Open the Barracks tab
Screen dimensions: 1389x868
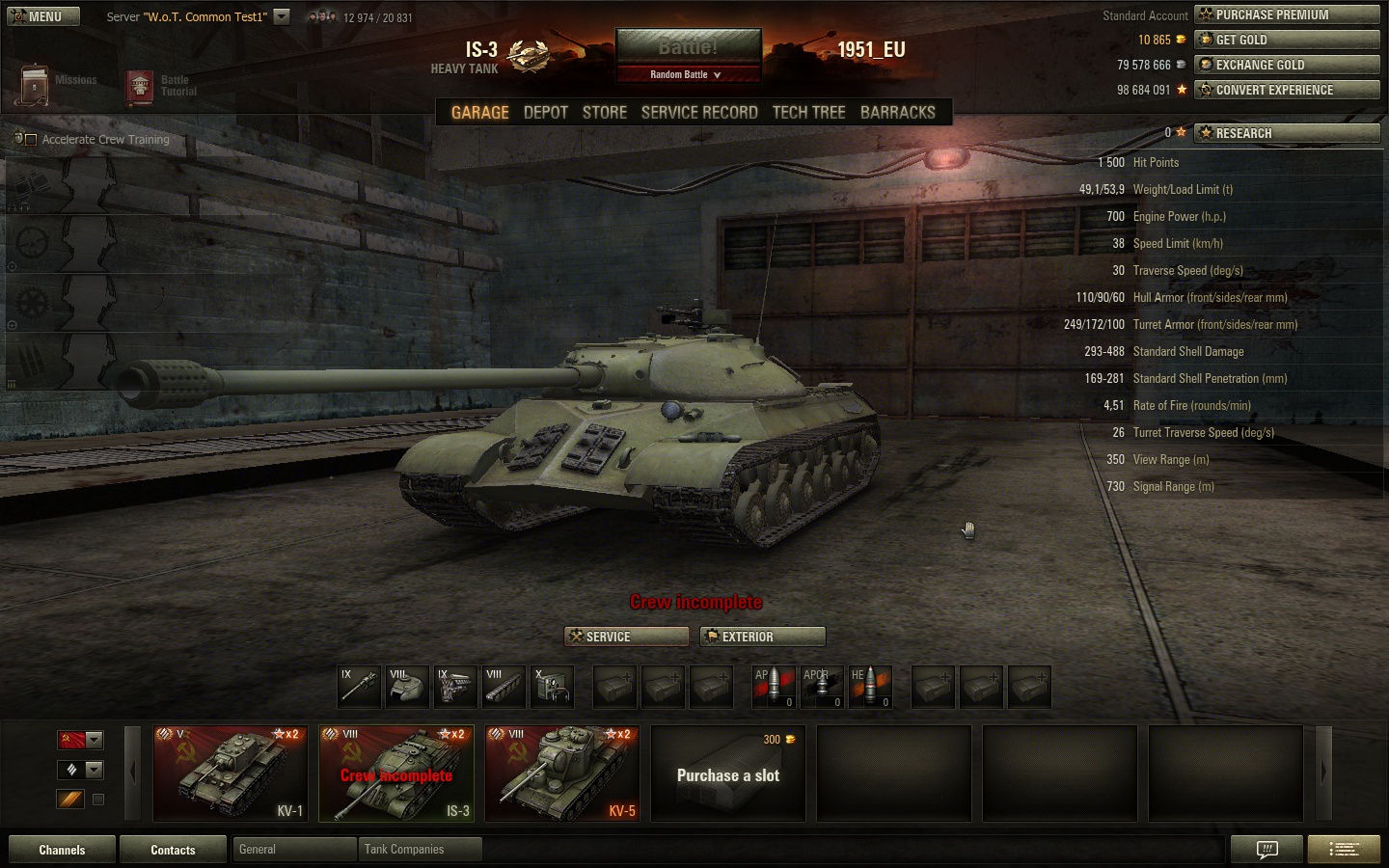pos(897,112)
